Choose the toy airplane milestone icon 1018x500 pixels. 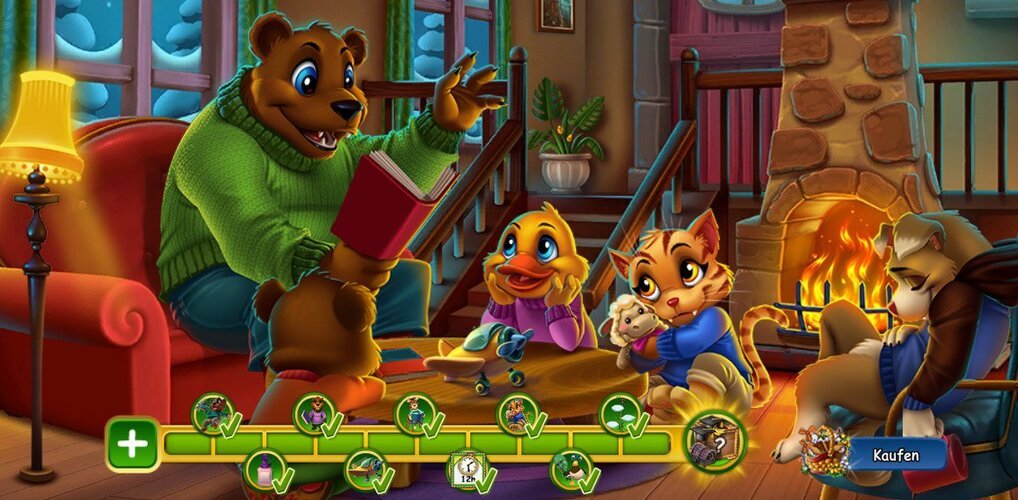[x=365, y=470]
